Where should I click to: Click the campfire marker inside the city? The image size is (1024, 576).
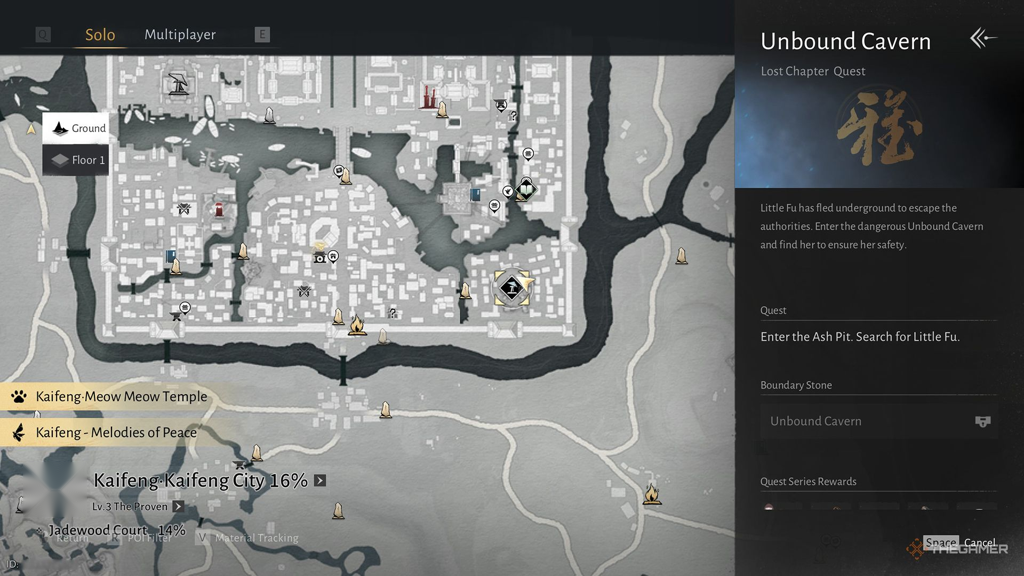(357, 324)
